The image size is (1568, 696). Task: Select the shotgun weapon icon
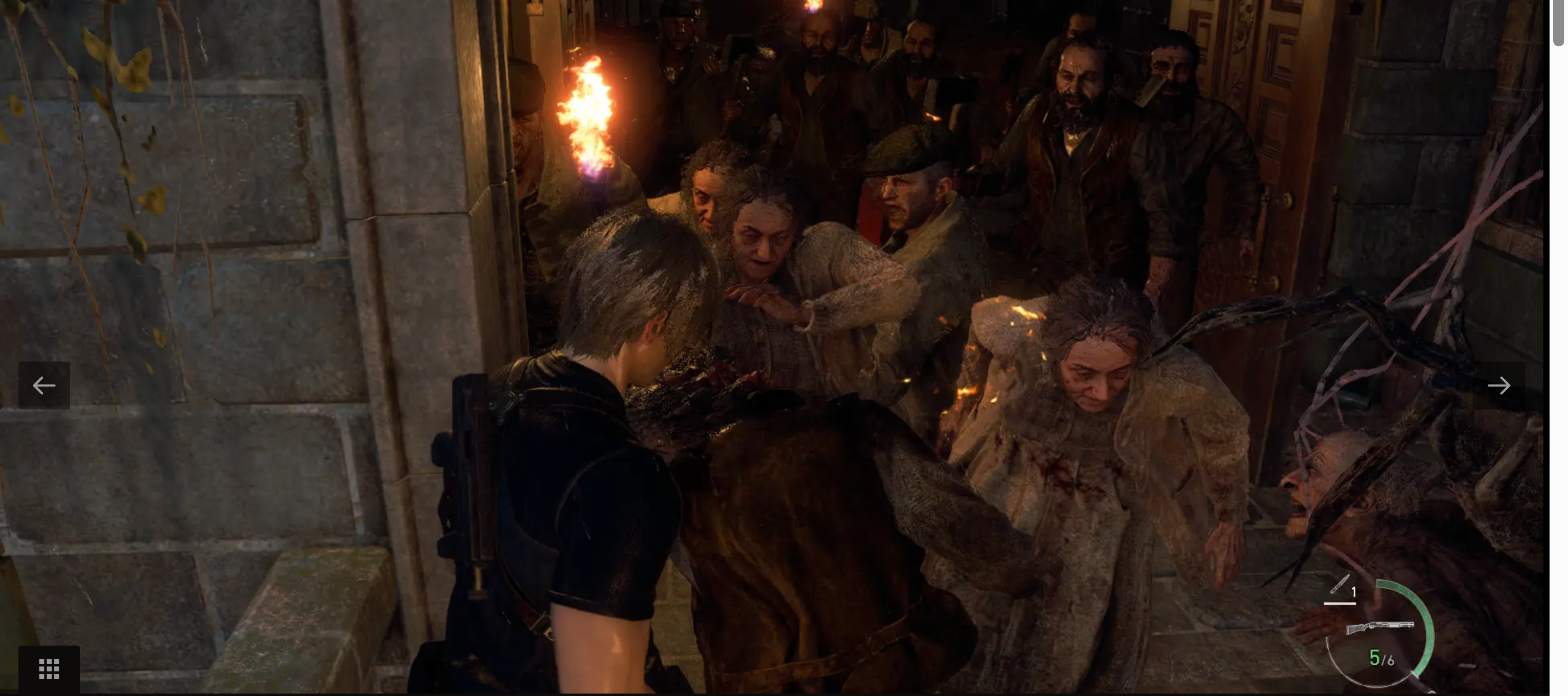[1379, 627]
